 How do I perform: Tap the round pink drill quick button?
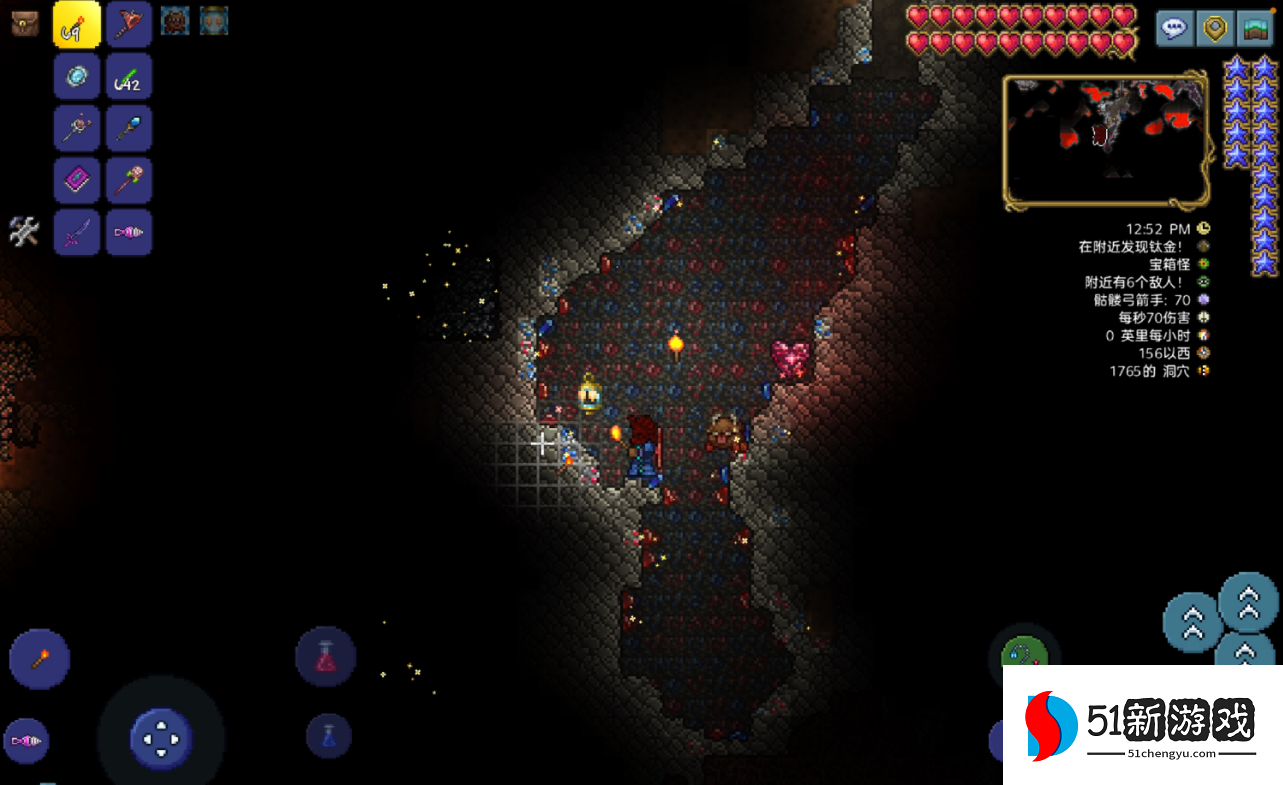coord(26,741)
